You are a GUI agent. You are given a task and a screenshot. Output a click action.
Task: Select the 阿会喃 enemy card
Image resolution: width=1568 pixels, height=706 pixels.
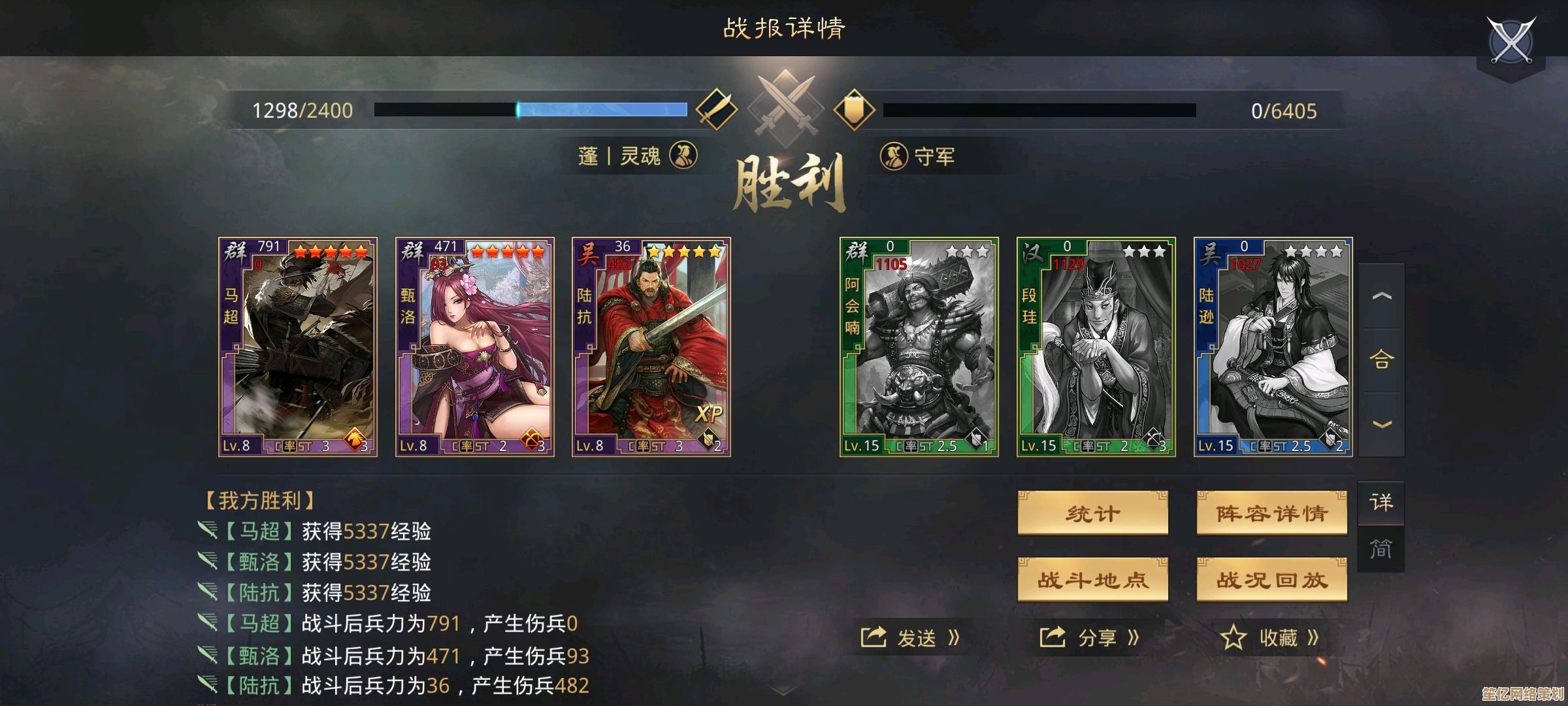pos(919,346)
